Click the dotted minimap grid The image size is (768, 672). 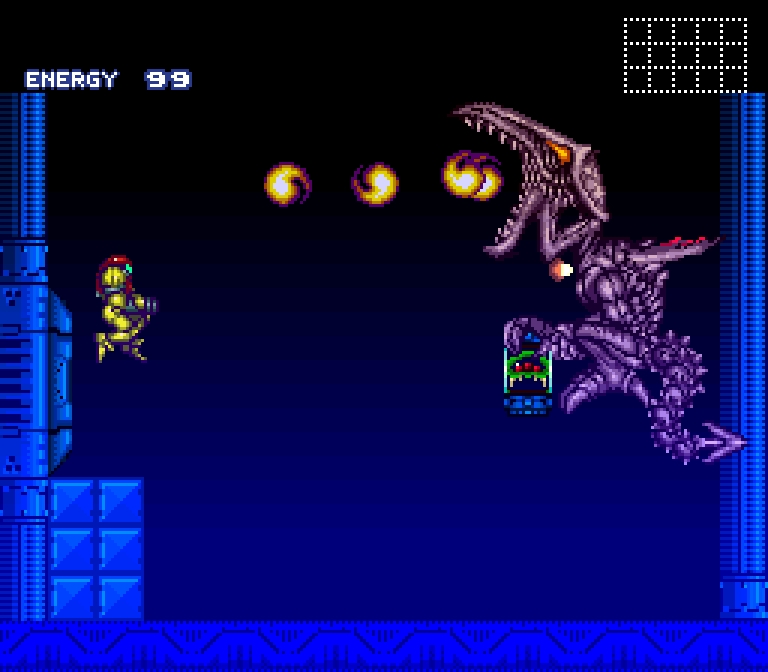(685, 55)
